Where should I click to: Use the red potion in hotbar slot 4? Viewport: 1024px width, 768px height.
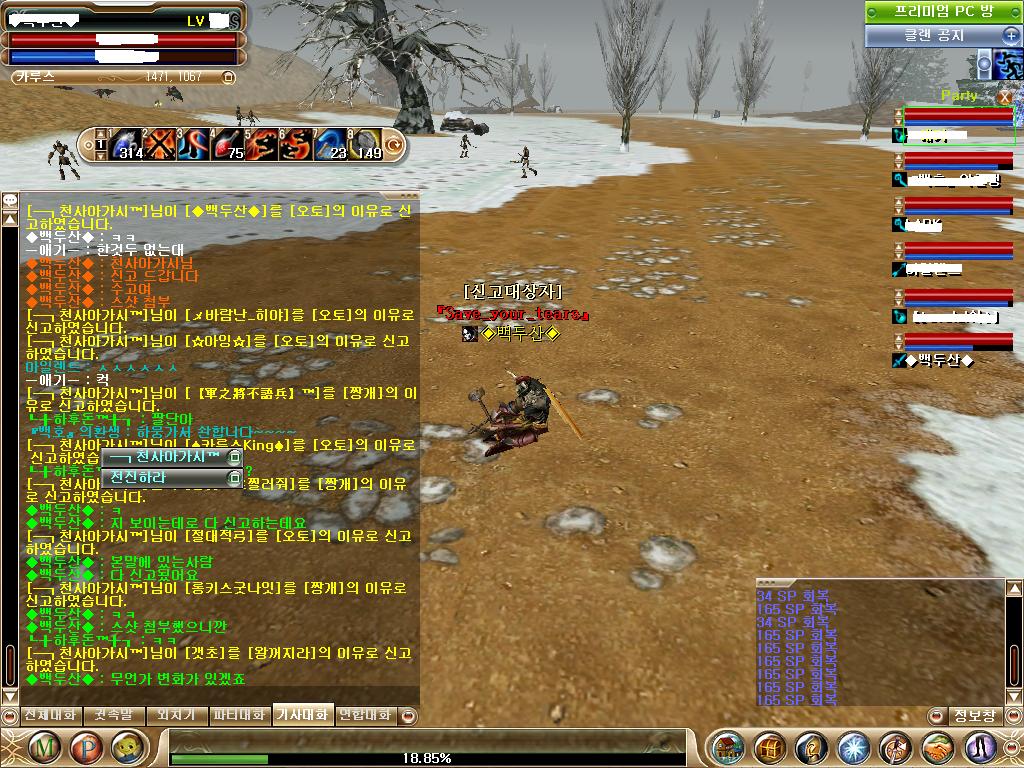[x=229, y=145]
